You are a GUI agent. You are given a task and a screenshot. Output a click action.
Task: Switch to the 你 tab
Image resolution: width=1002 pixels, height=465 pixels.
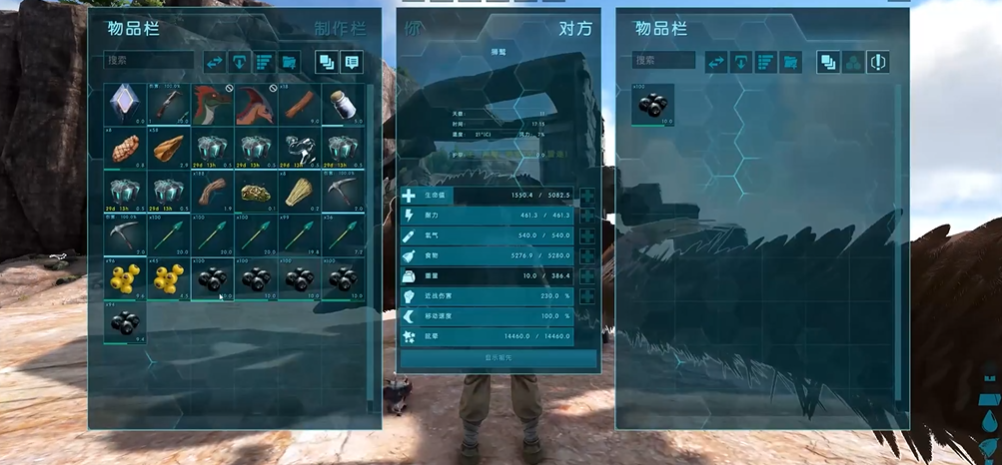414,29
